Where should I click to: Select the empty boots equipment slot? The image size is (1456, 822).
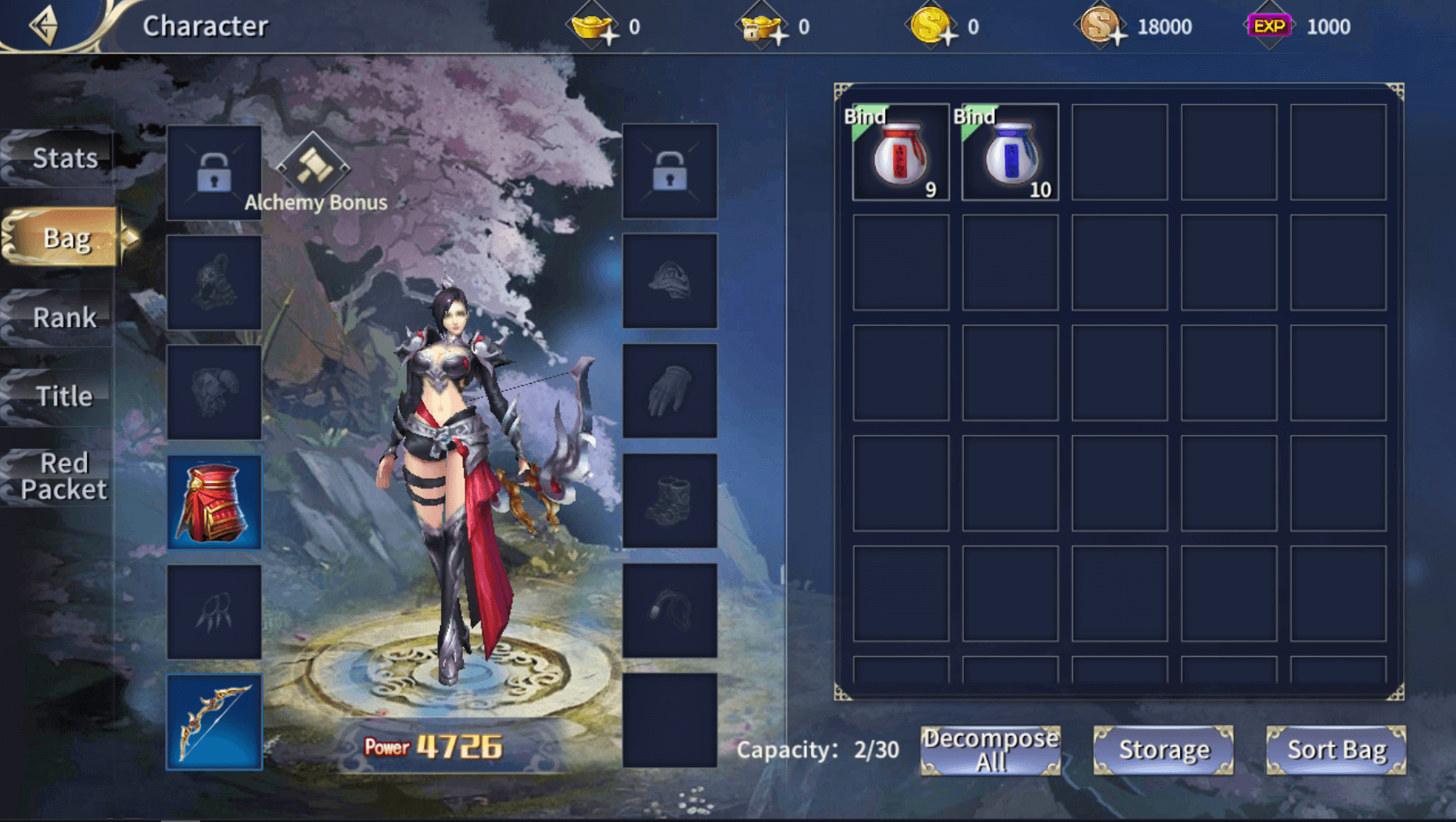[669, 501]
